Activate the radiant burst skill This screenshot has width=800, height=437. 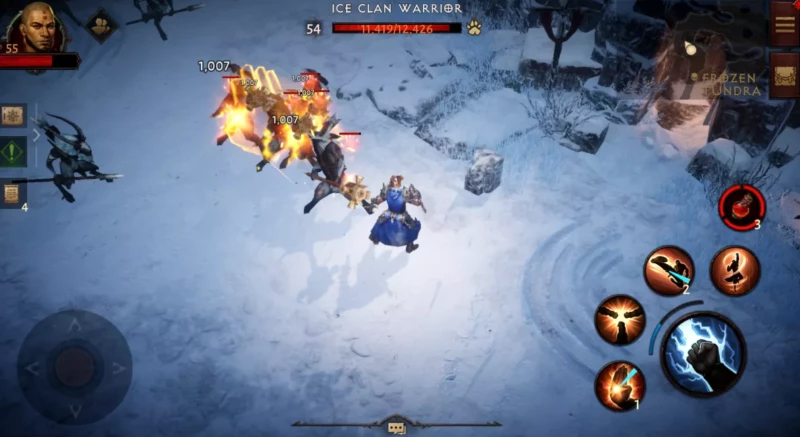[620, 320]
